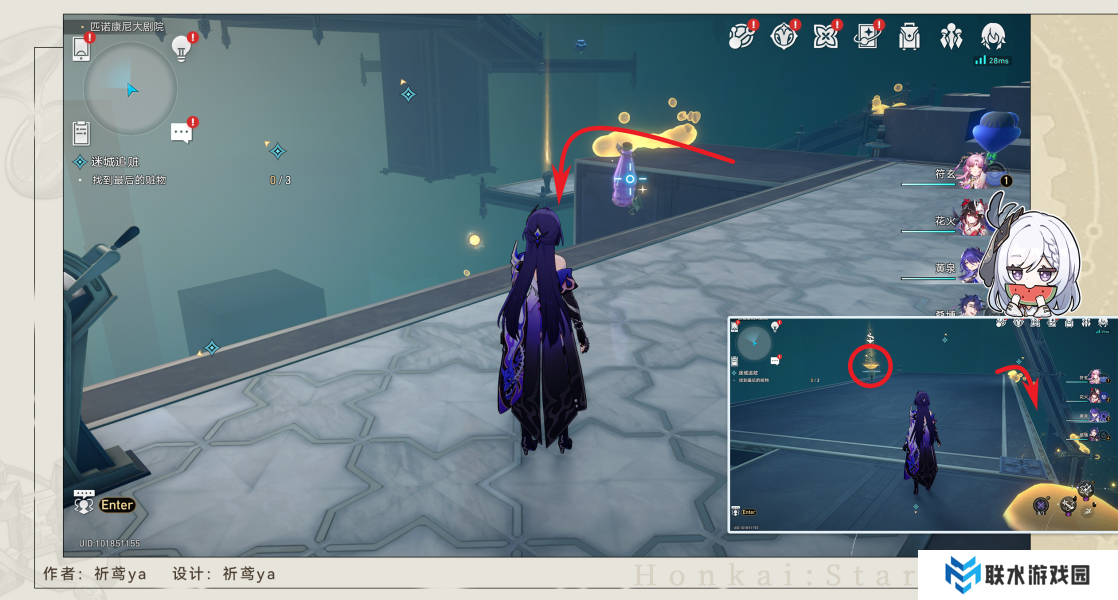Open the phone menu icon

coord(82,48)
